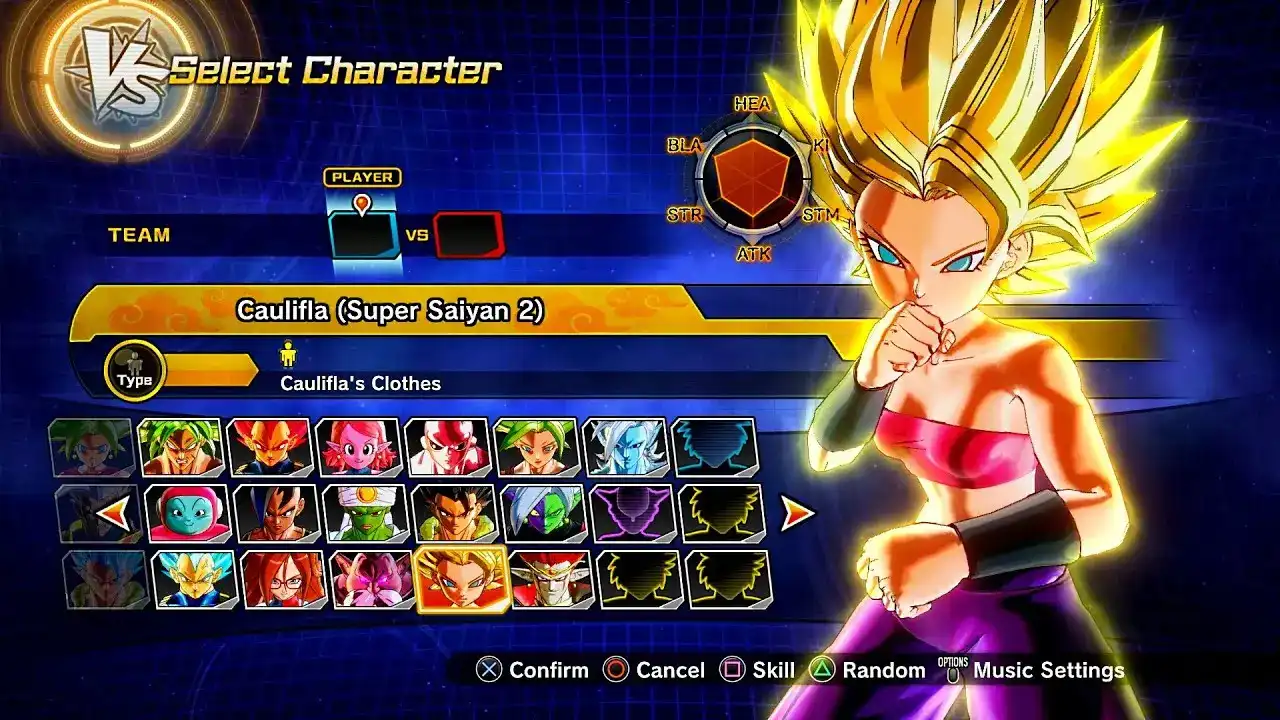Show next roster page with right arrow
The width and height of the screenshot is (1280, 720).
[x=797, y=514]
